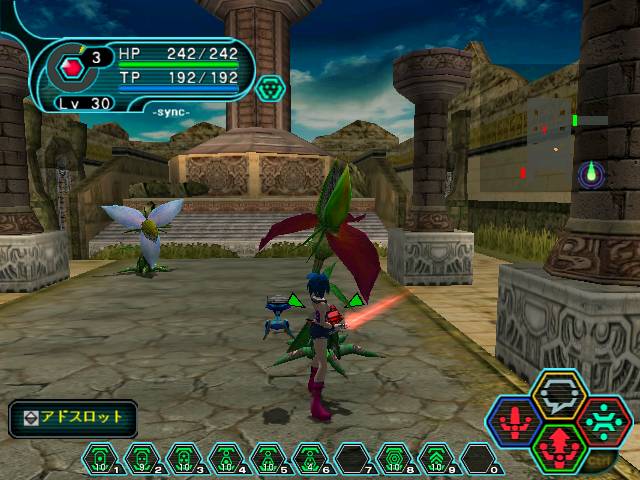Image resolution: width=640 pixels, height=480 pixels.
Task: Activate quick slot number 3
Action: click(184, 459)
